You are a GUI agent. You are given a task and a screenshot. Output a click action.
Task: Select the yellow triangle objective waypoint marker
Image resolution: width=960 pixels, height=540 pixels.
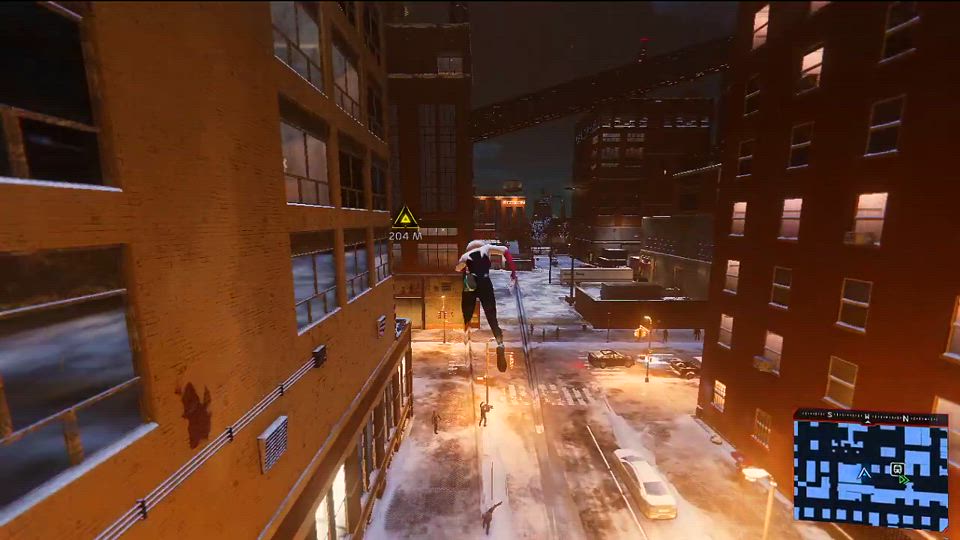[x=405, y=216]
